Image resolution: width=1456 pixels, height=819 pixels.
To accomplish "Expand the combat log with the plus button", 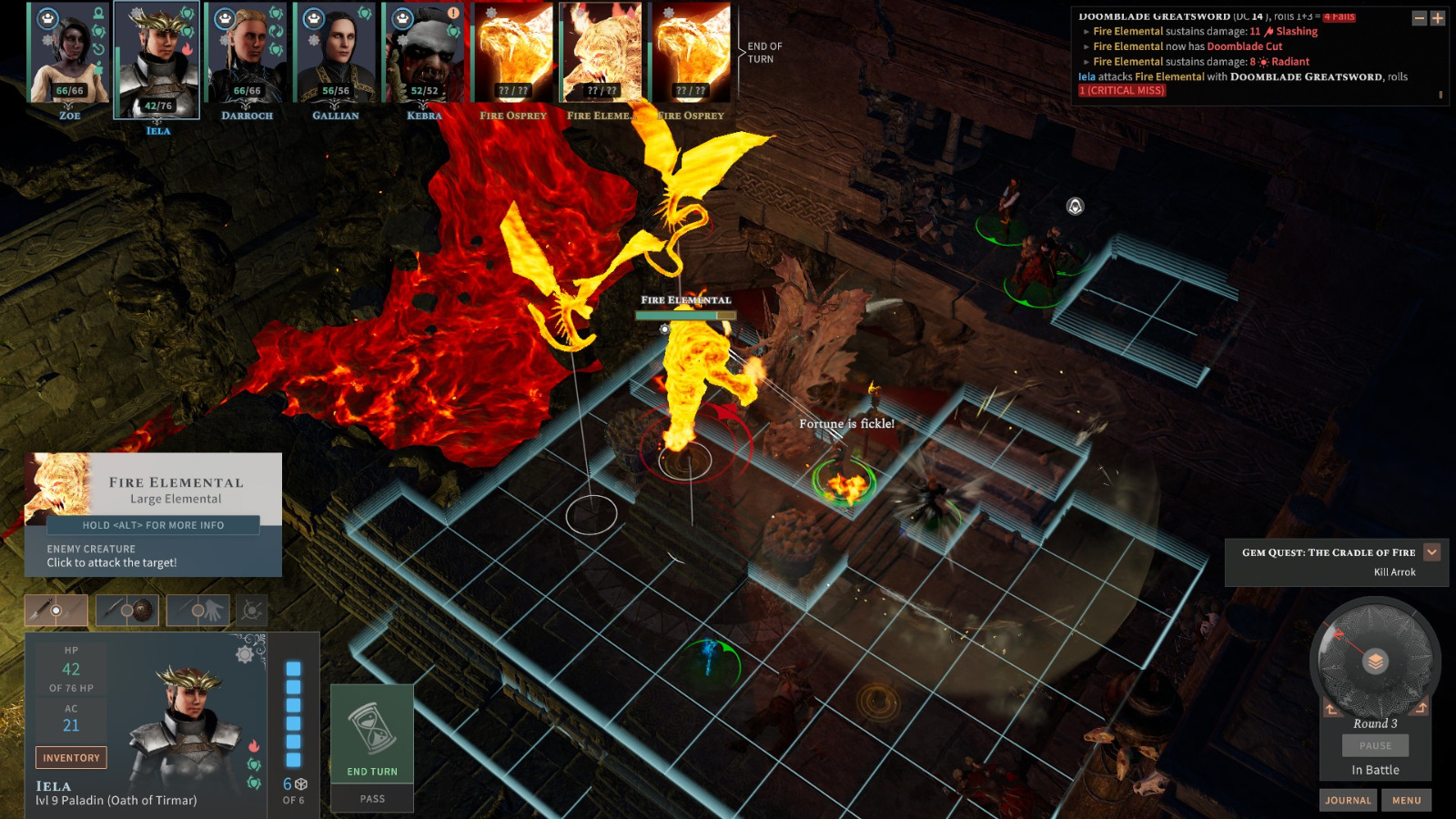I will (1438, 17).
